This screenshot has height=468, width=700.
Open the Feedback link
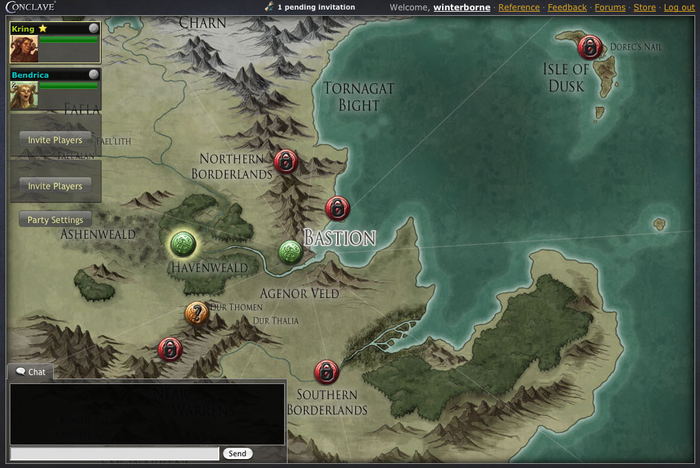567,7
